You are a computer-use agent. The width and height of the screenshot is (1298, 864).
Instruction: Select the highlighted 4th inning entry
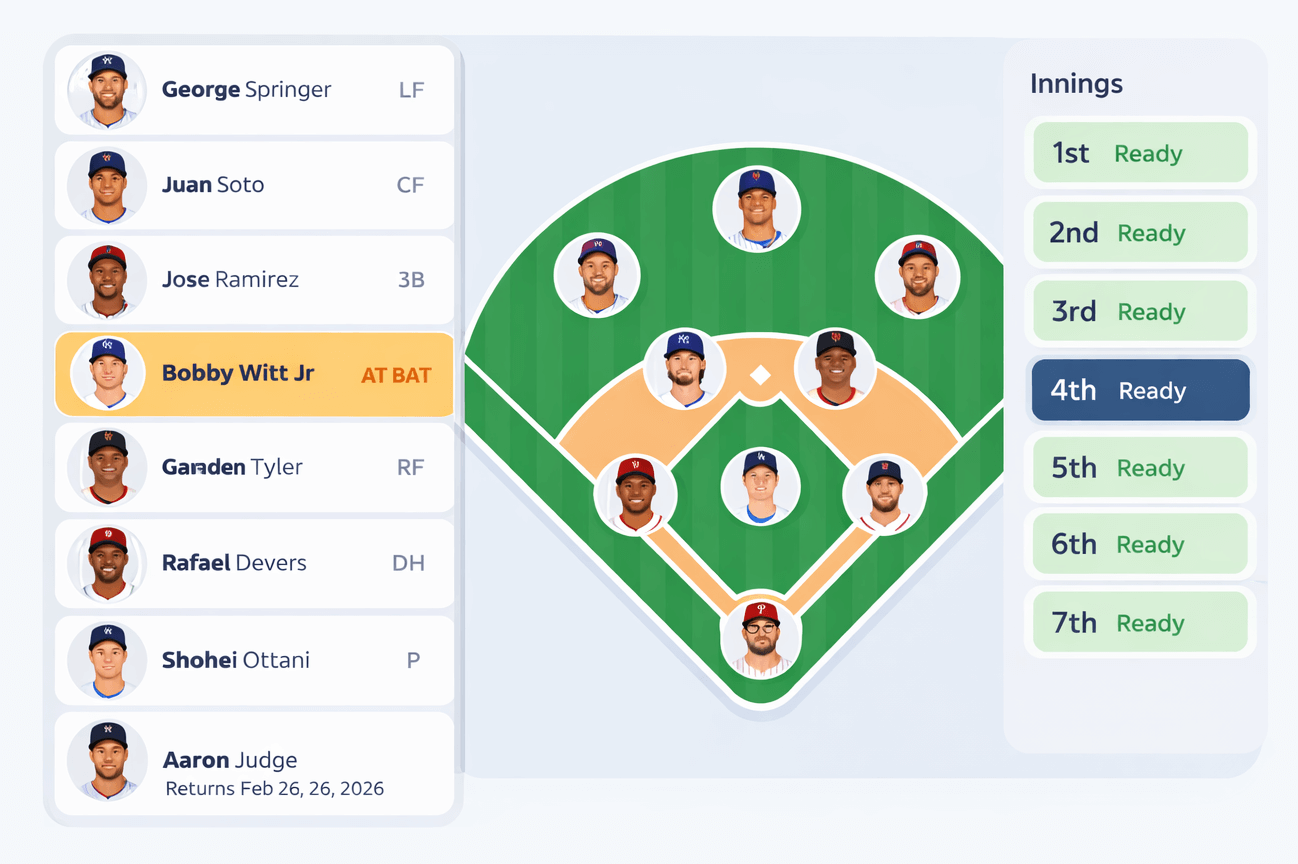coord(1139,390)
